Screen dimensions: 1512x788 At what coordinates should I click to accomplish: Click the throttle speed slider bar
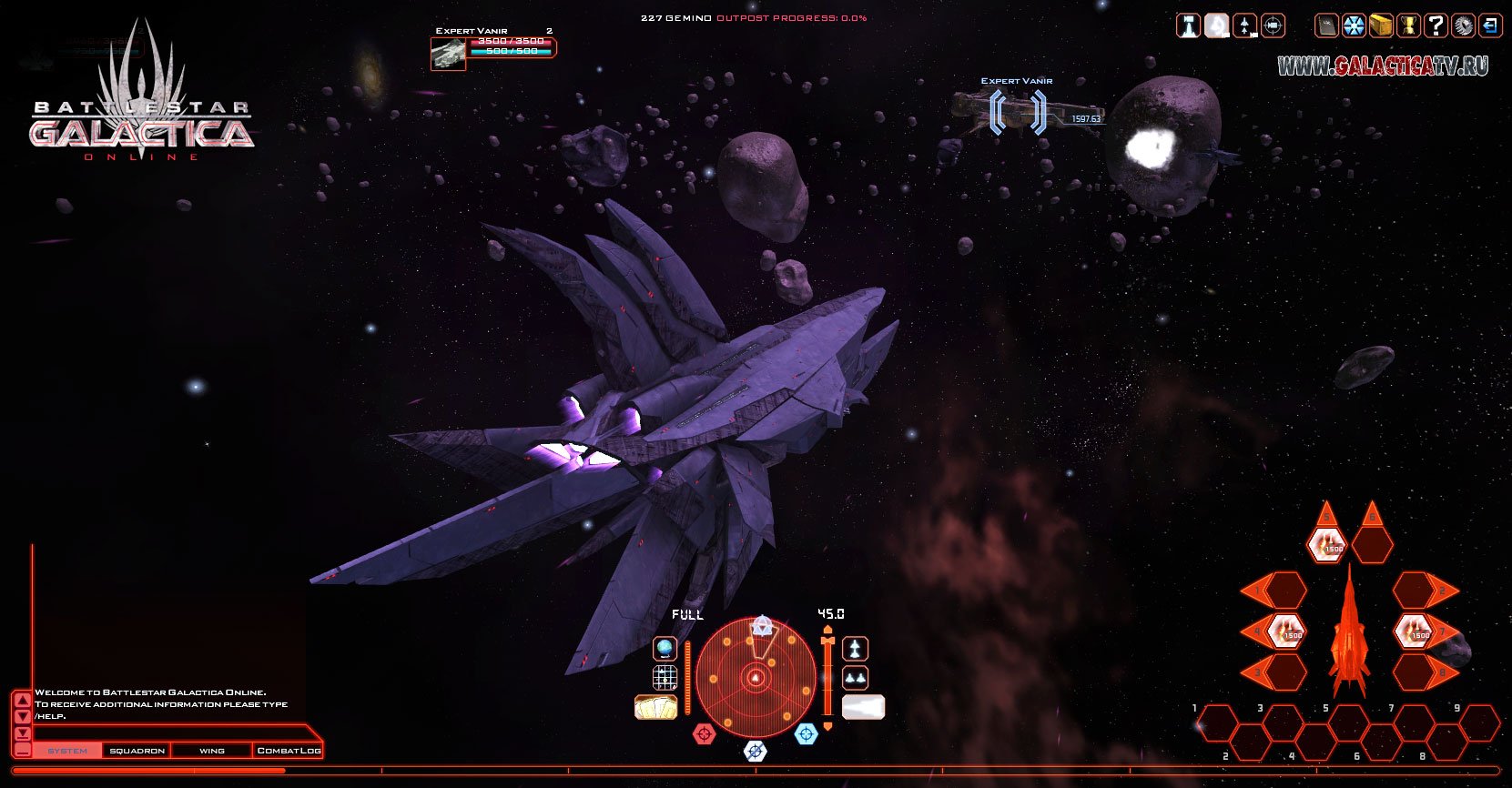[827, 678]
